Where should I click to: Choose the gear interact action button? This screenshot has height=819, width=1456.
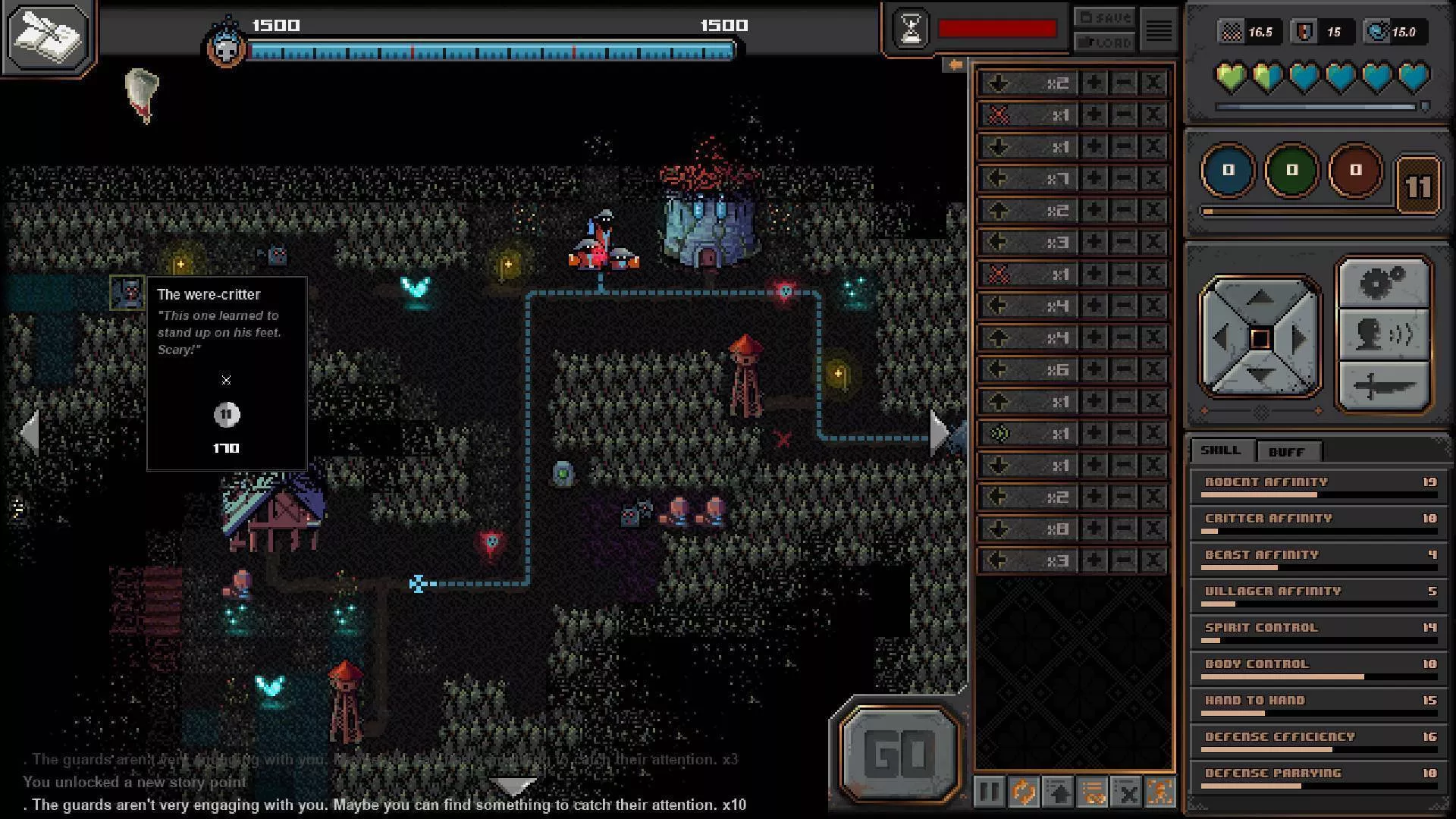pyautogui.click(x=1383, y=284)
